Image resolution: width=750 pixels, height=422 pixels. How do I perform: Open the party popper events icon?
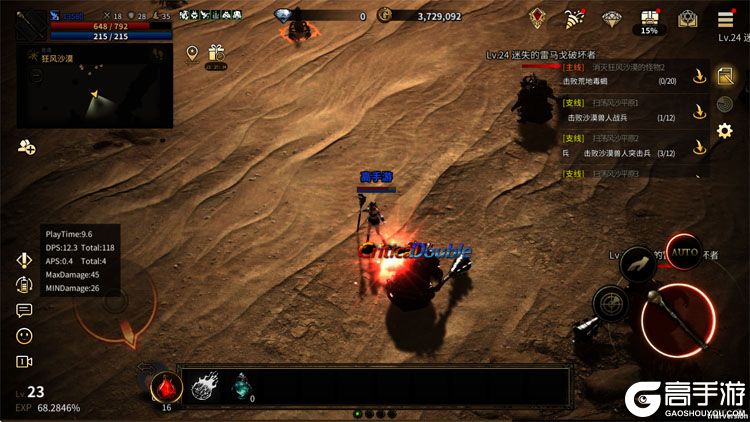click(575, 18)
